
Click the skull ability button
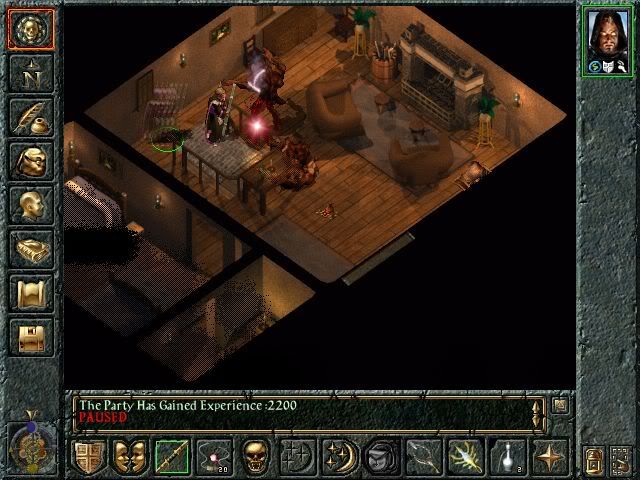coord(254,458)
